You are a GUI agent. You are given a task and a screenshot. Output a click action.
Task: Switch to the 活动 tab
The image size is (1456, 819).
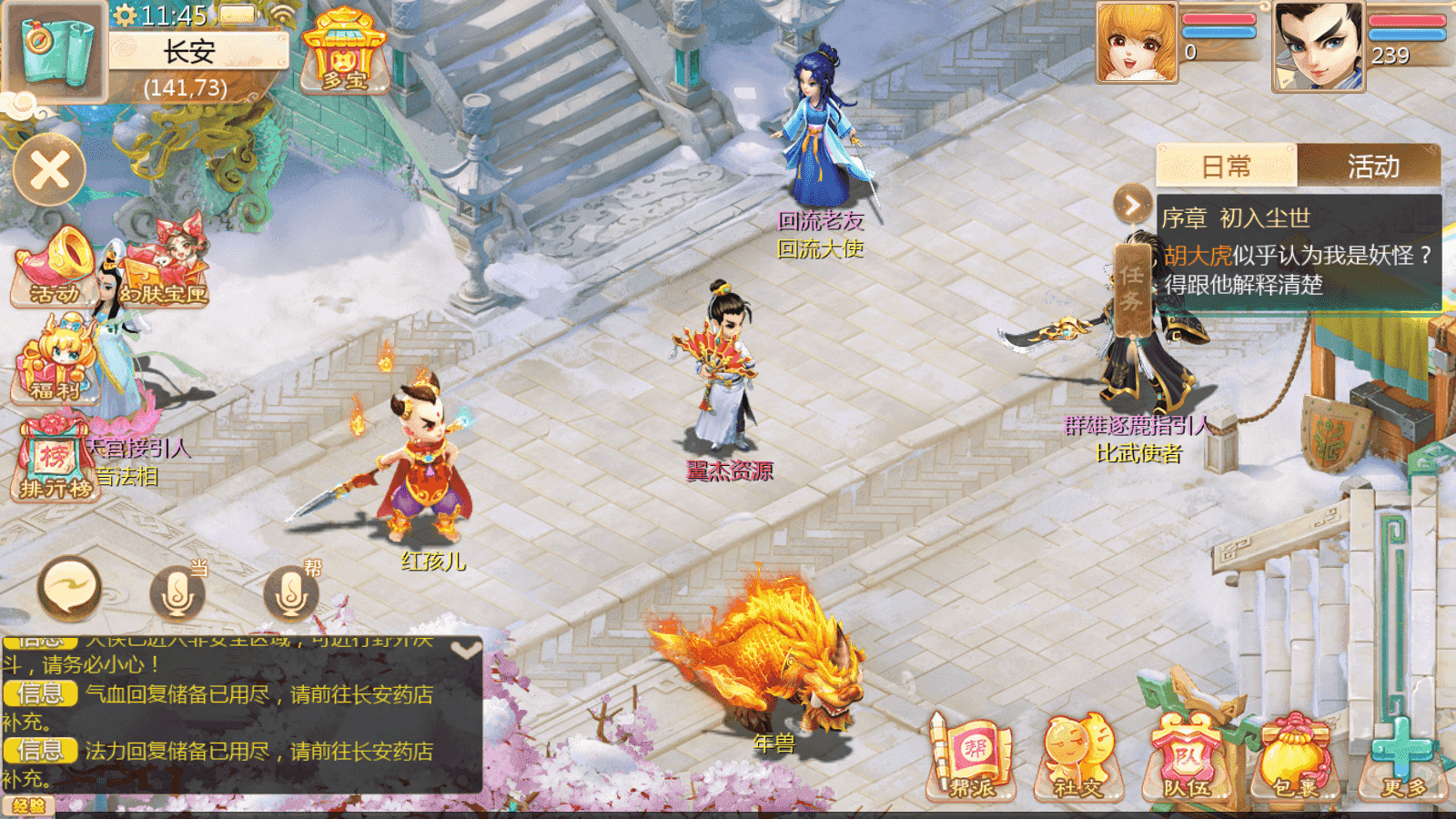click(1372, 167)
